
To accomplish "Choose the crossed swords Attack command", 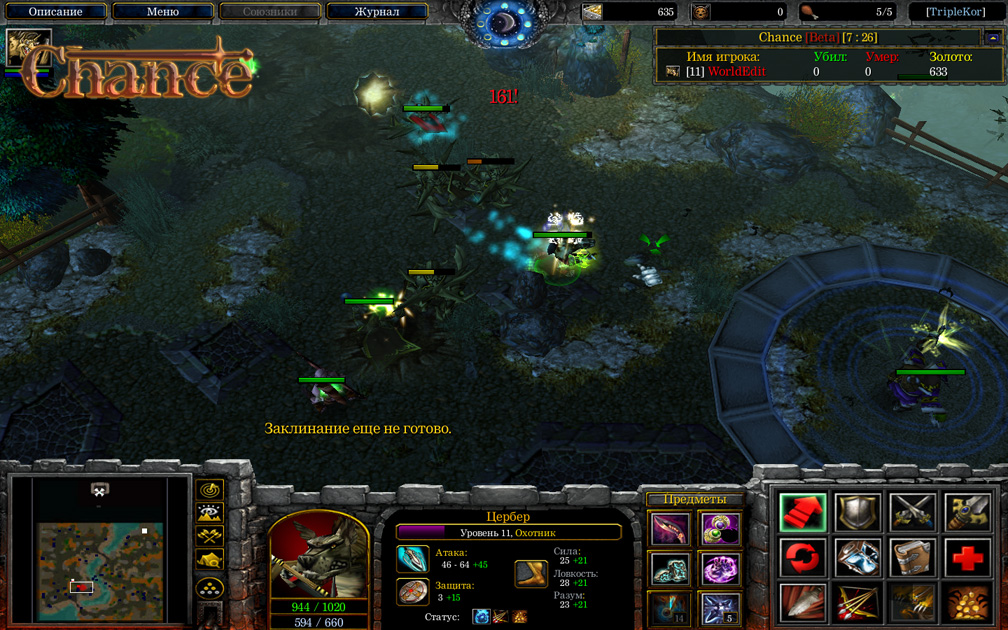I will tap(912, 512).
